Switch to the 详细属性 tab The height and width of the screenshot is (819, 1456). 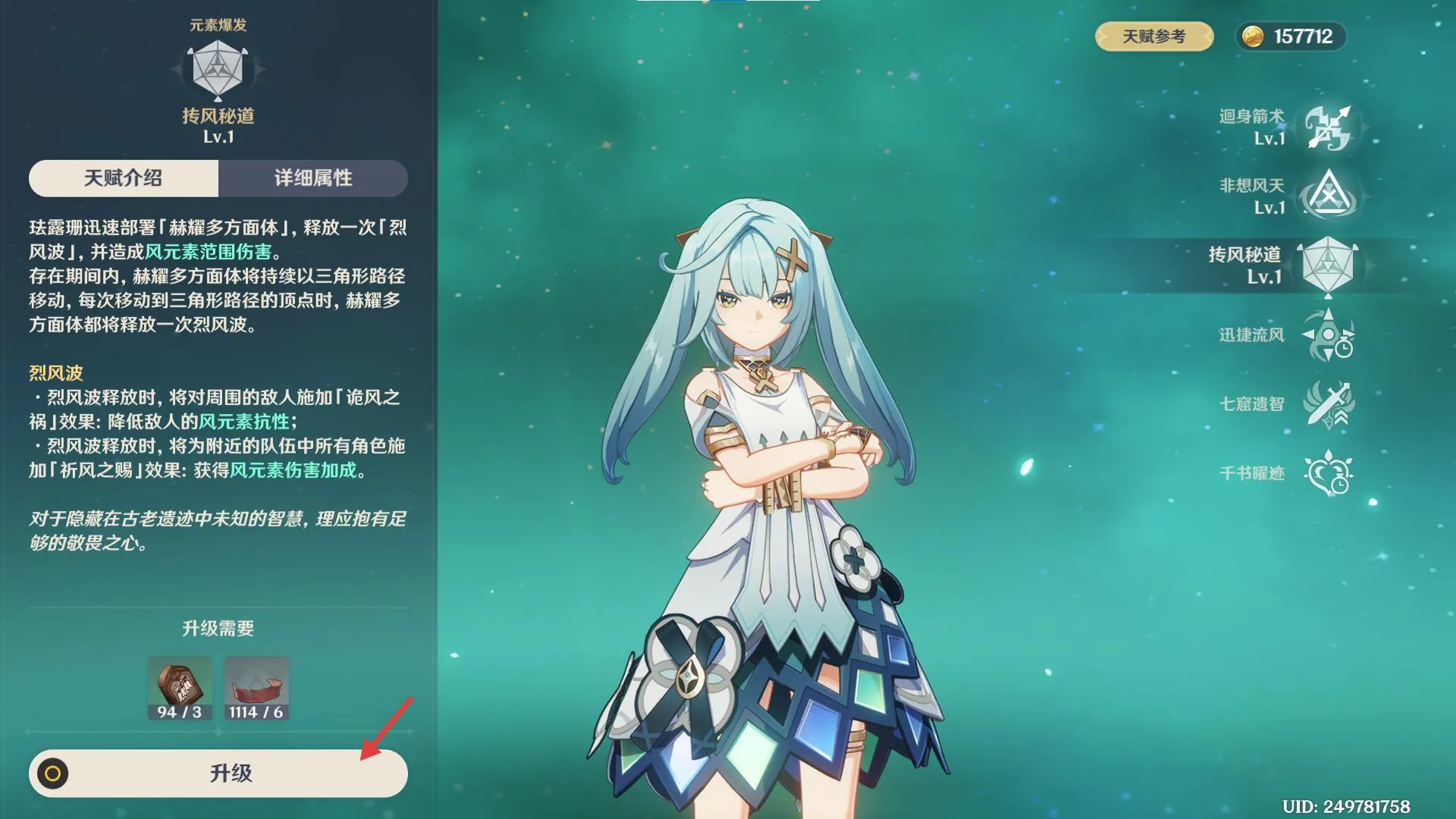click(x=315, y=179)
